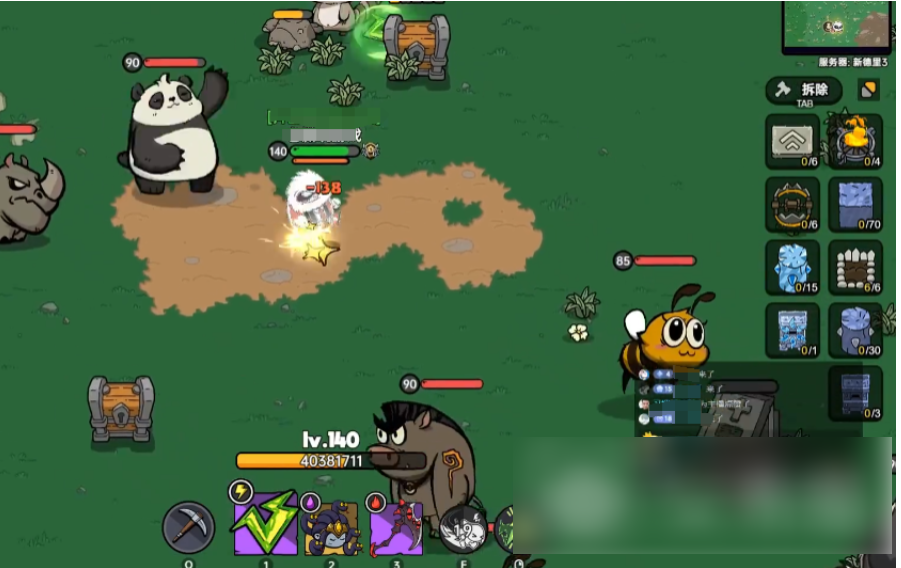This screenshot has width=901, height=568.
Task: Use the Medusa snake-head skill
Action: point(331,527)
